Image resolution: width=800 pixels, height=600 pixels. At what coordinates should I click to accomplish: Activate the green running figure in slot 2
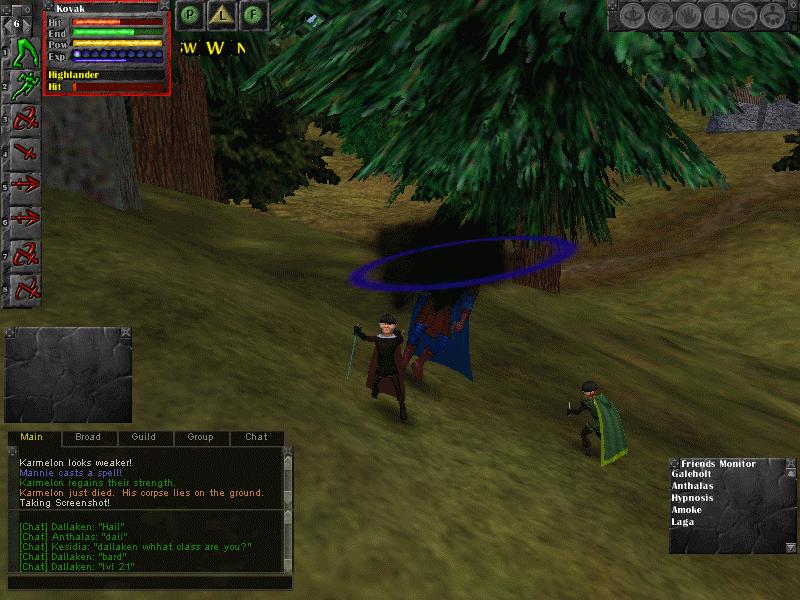pyautogui.click(x=26, y=86)
